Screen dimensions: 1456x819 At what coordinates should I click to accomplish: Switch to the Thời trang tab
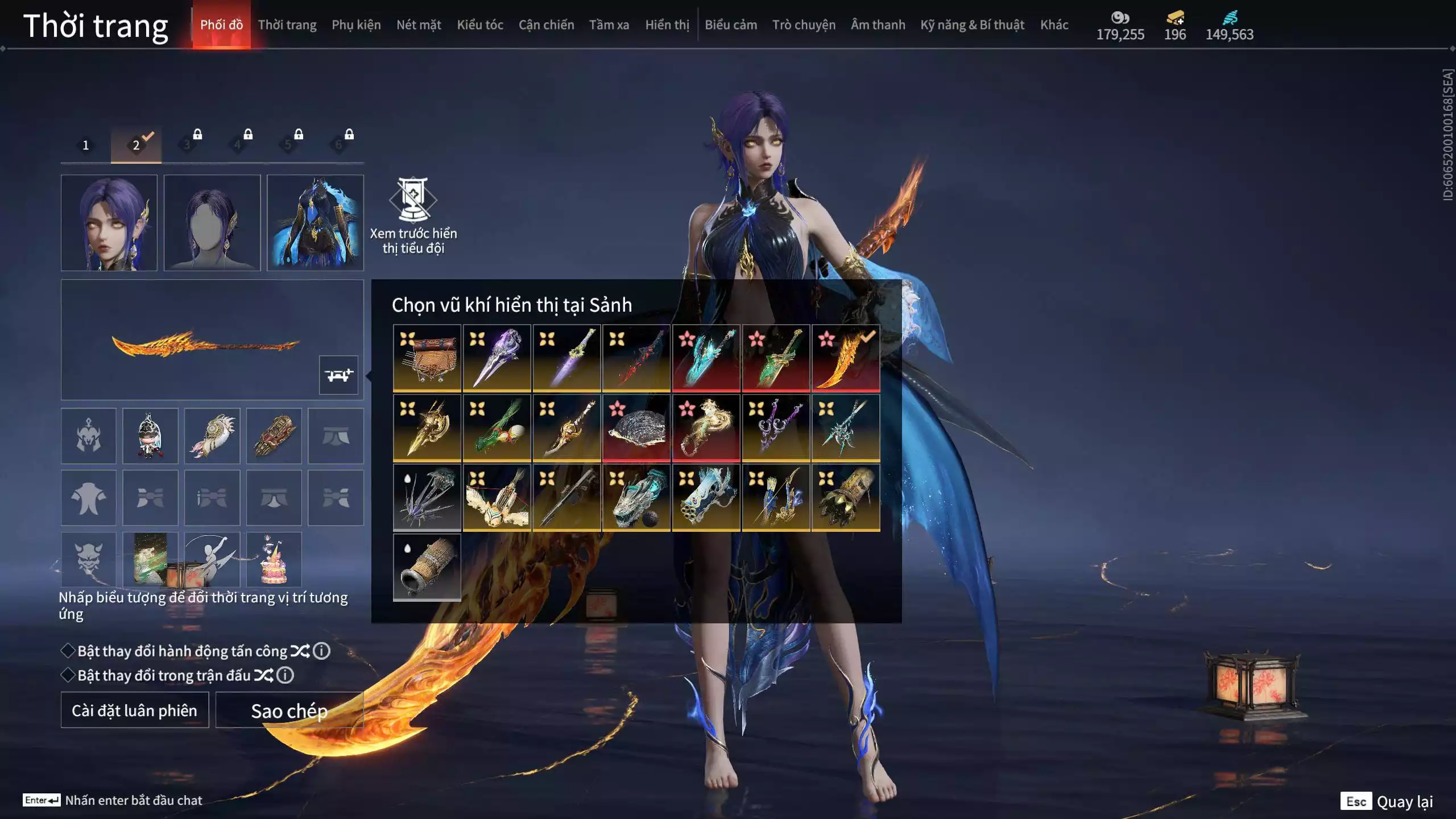click(x=287, y=25)
